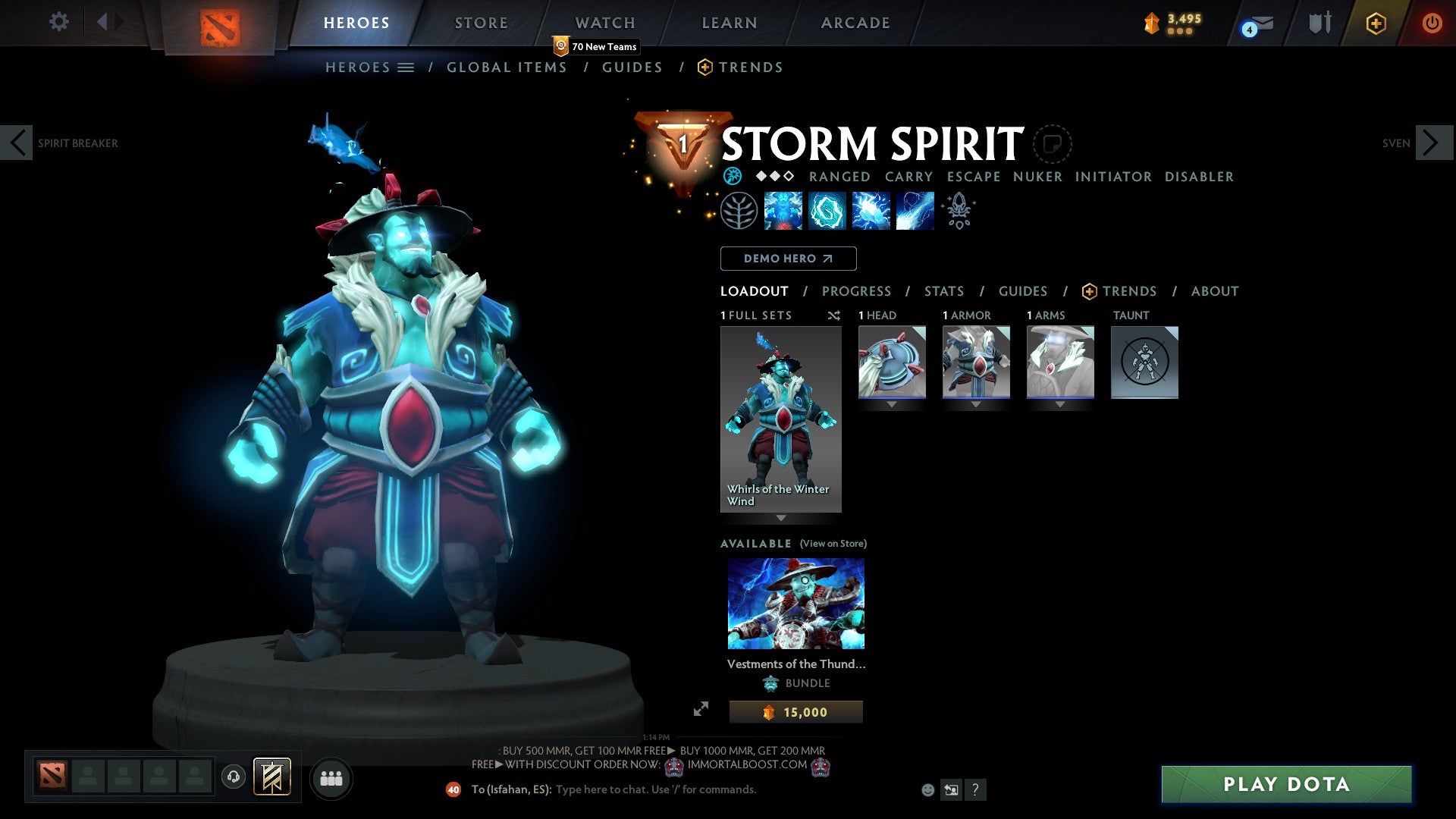The width and height of the screenshot is (1456, 819).
Task: Open the emoticon picker beside chat
Action: click(927, 789)
